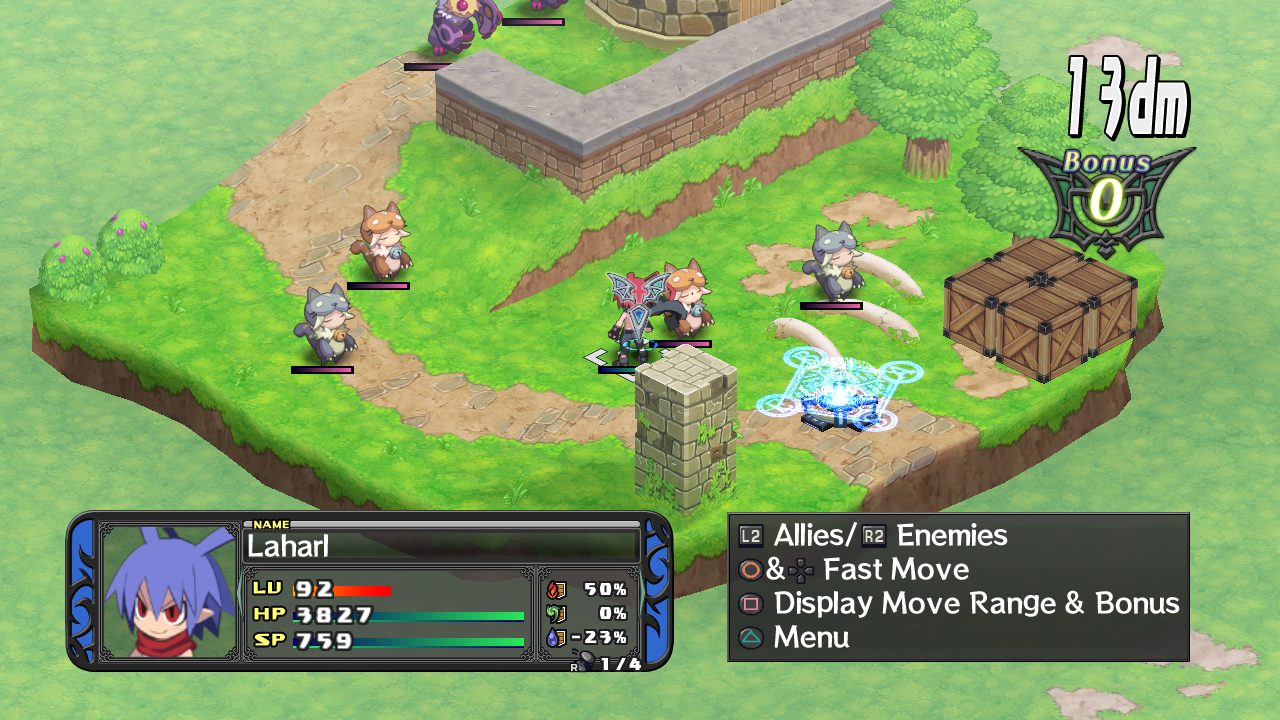Open the Bonus gauge emblem
This screenshot has height=720, width=1280.
point(1106,198)
